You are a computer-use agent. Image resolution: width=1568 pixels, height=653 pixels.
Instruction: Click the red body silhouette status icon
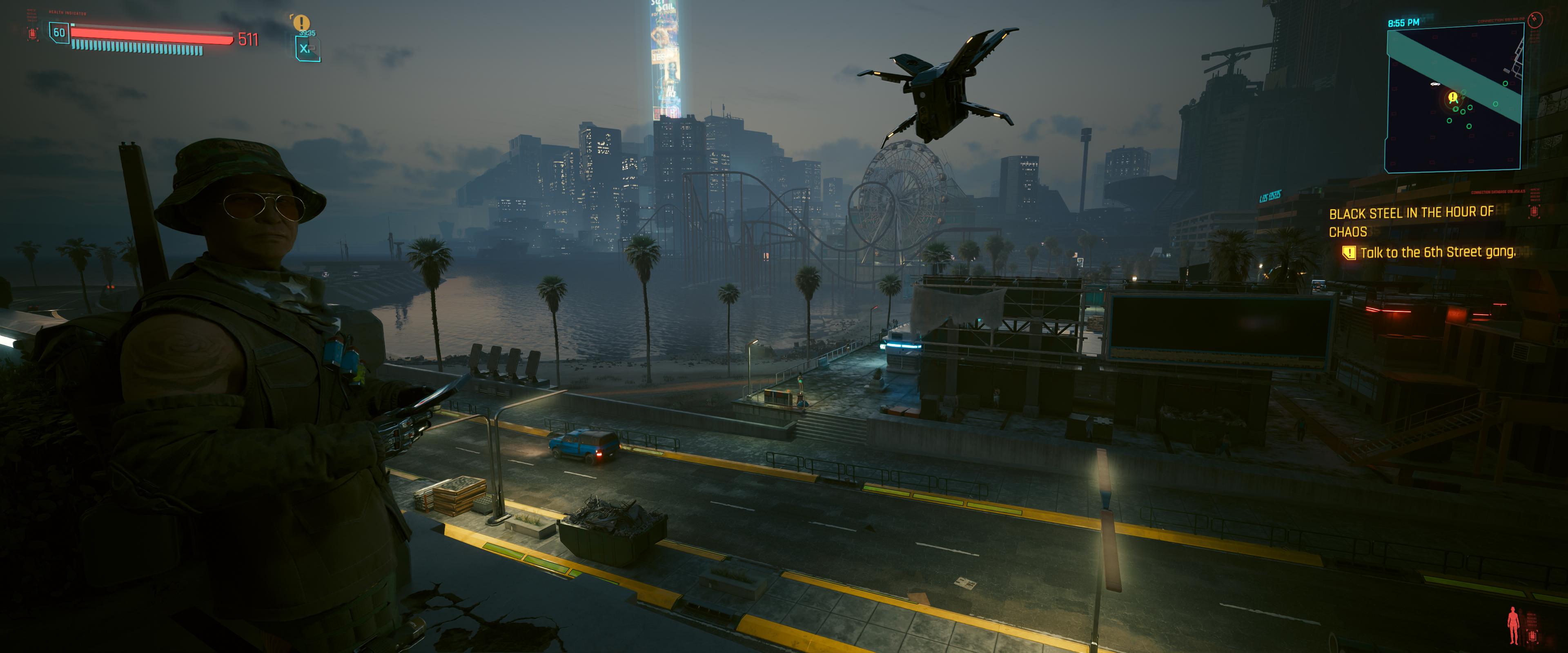1513,625
